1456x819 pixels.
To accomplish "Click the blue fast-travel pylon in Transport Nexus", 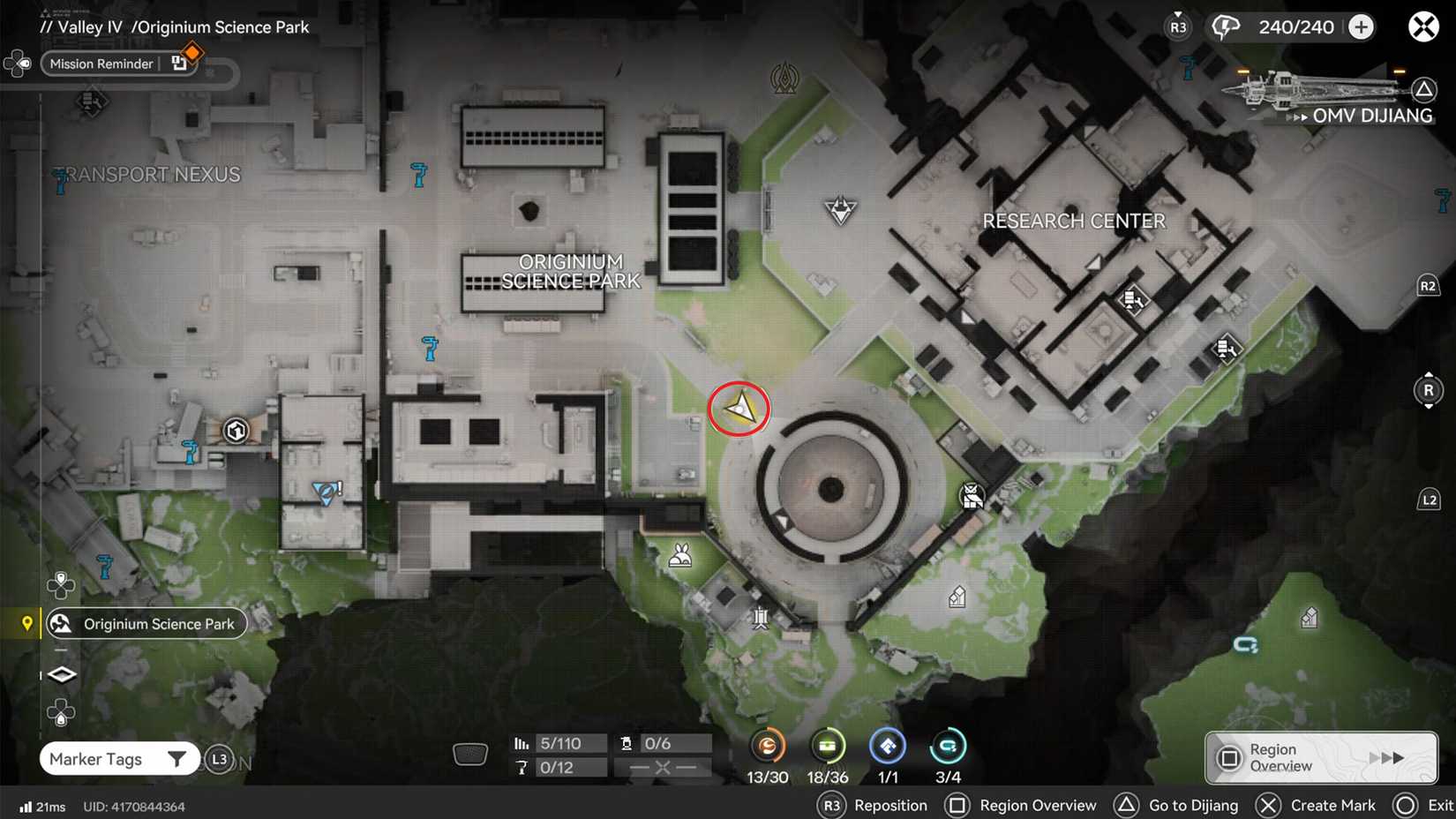I will click(x=61, y=179).
